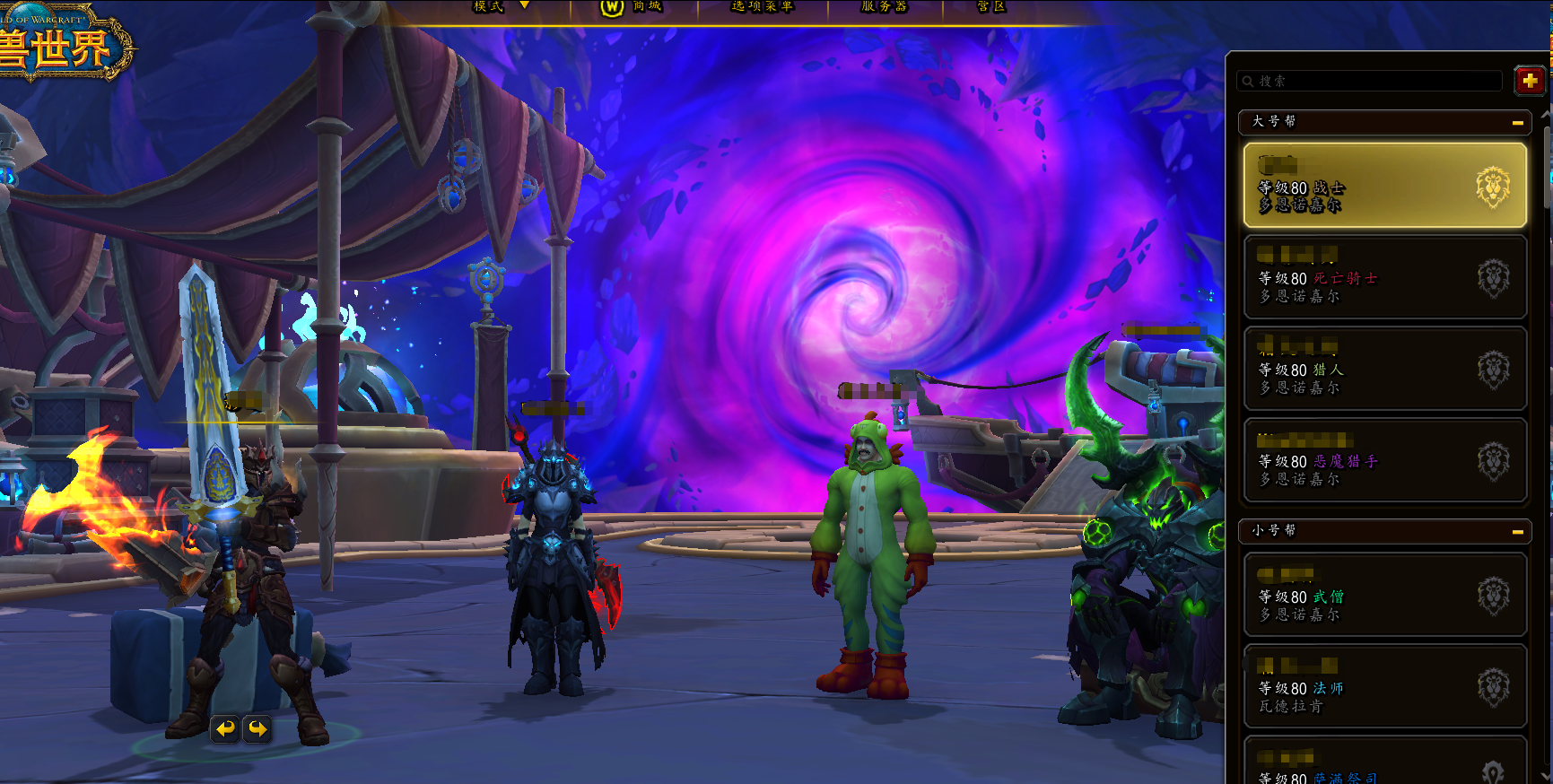Open the 服务器 server list
1553x784 pixels.
click(884, 7)
